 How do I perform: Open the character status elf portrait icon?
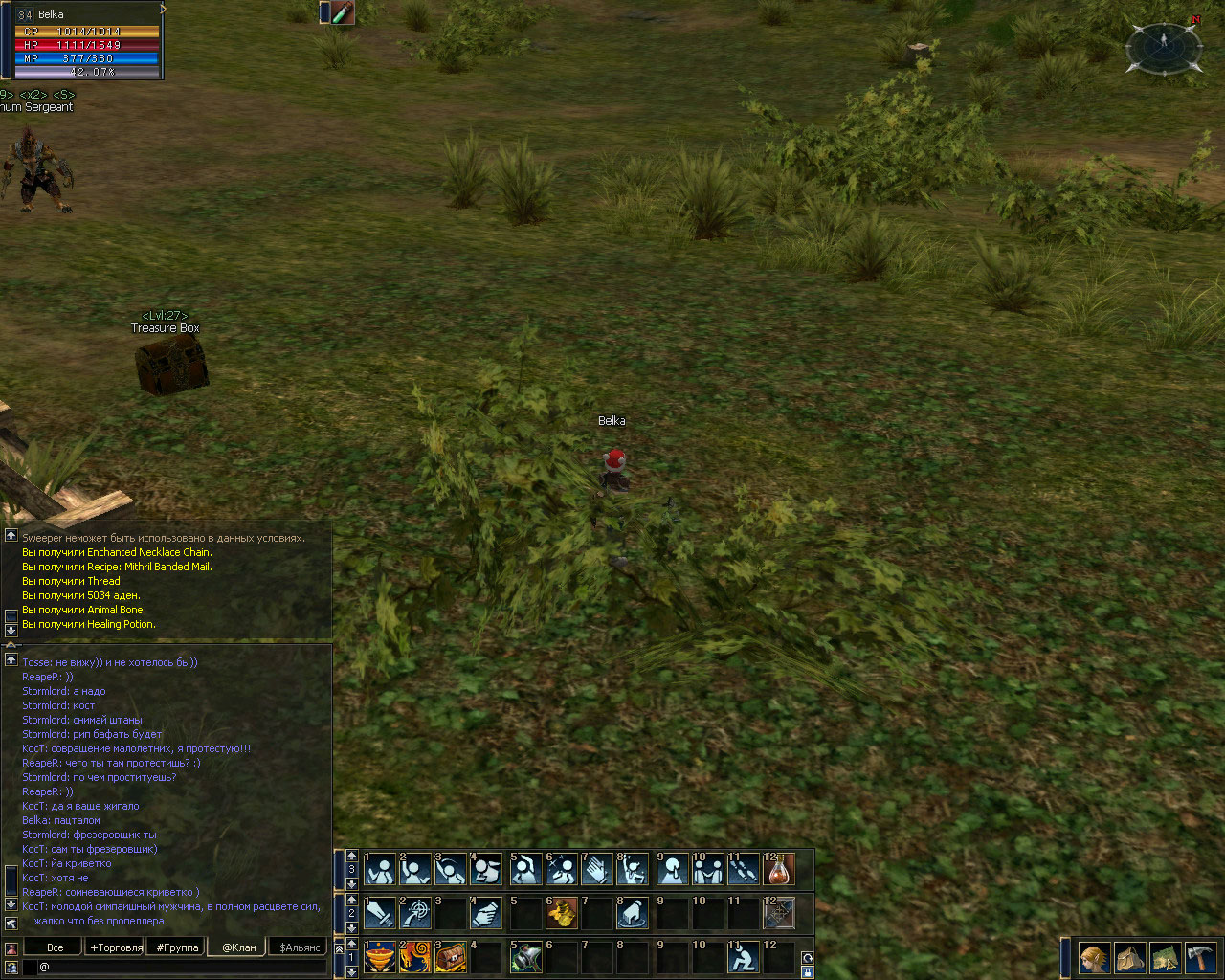pyautogui.click(x=1094, y=957)
